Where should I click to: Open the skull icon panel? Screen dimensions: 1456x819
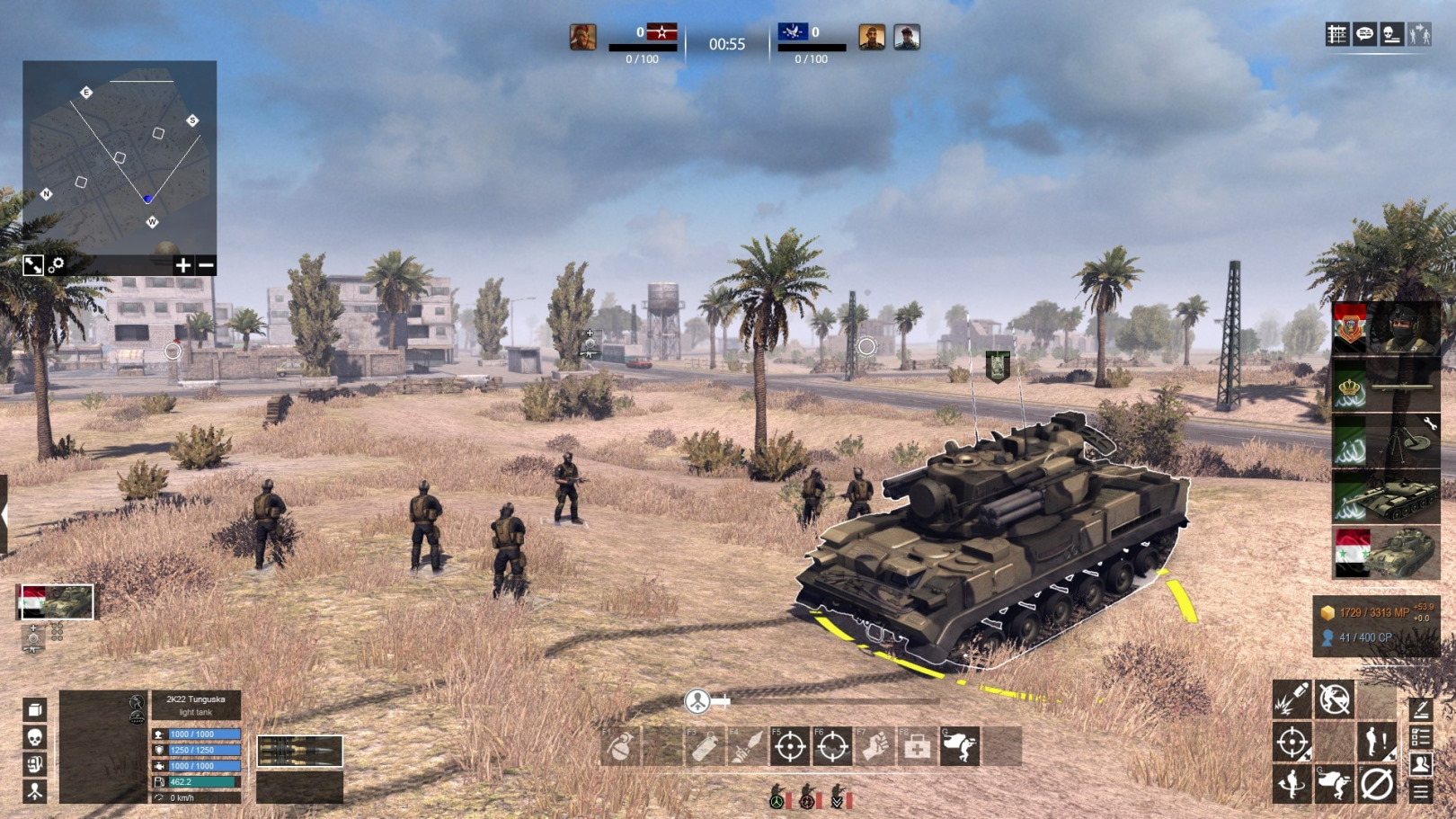(x=35, y=737)
